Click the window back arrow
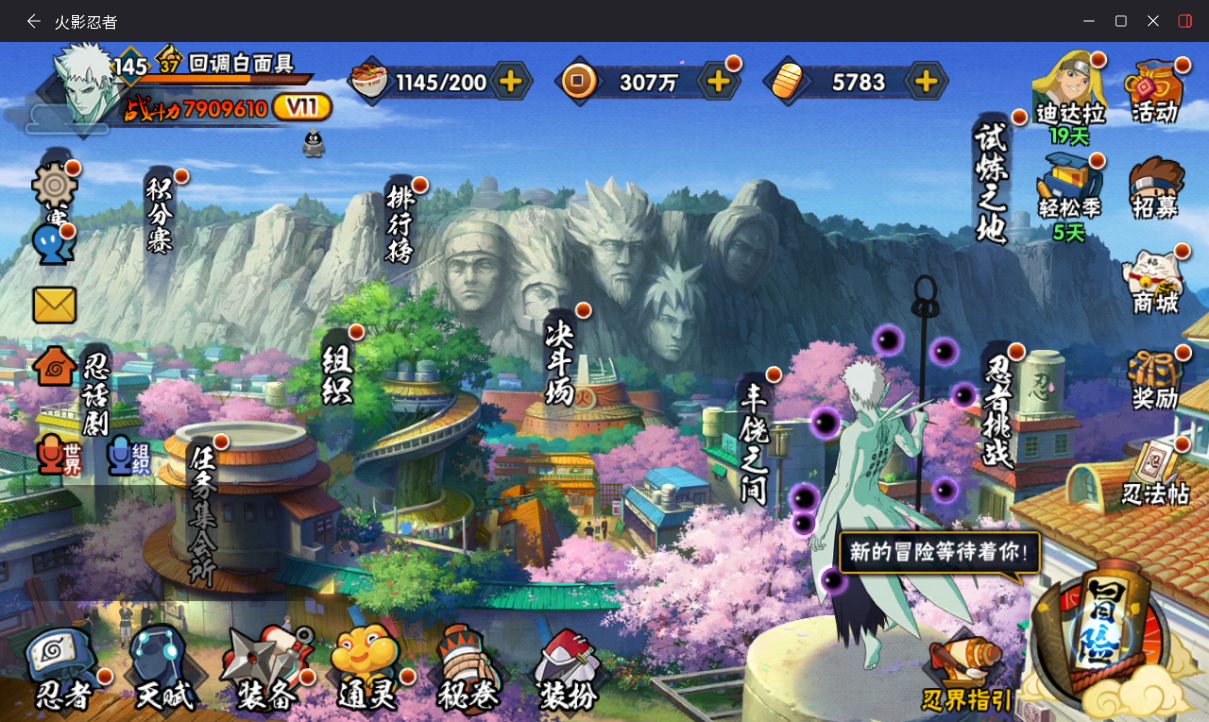The width and height of the screenshot is (1209, 722). 34,21
